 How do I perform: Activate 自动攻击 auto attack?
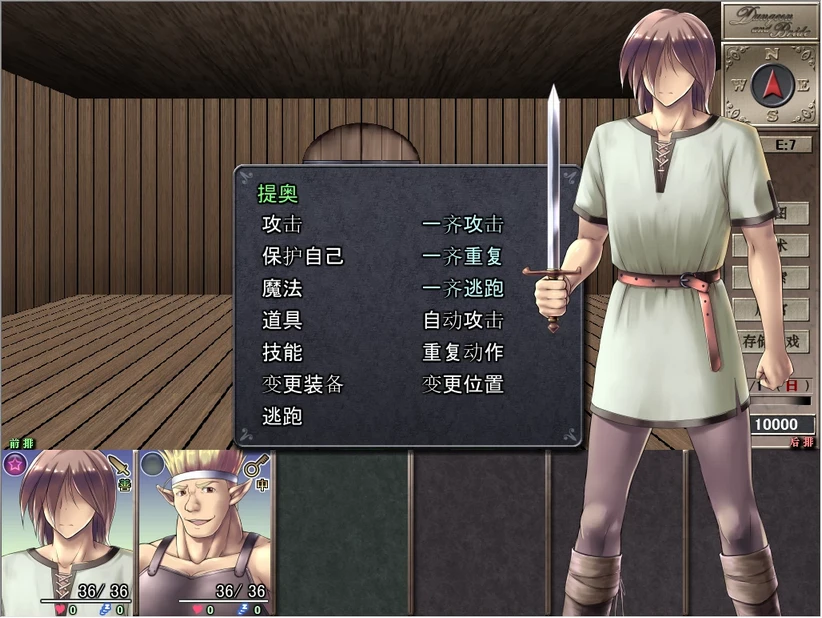pyautogui.click(x=462, y=321)
